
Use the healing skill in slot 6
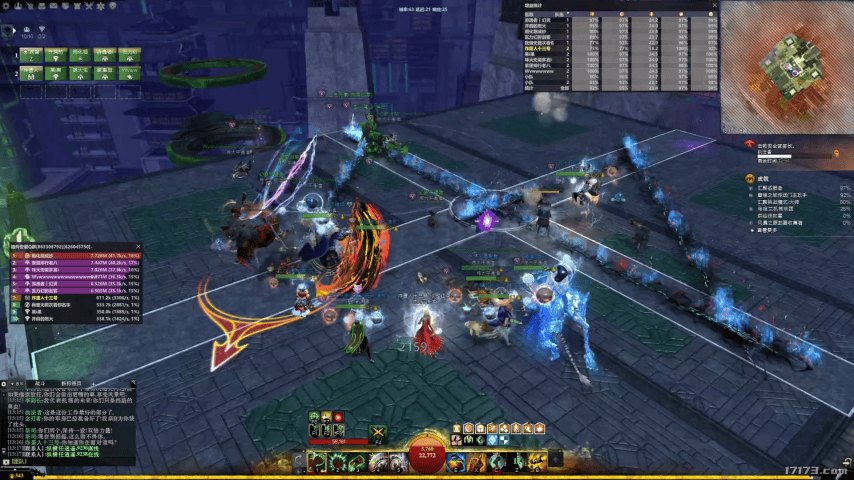[456, 462]
